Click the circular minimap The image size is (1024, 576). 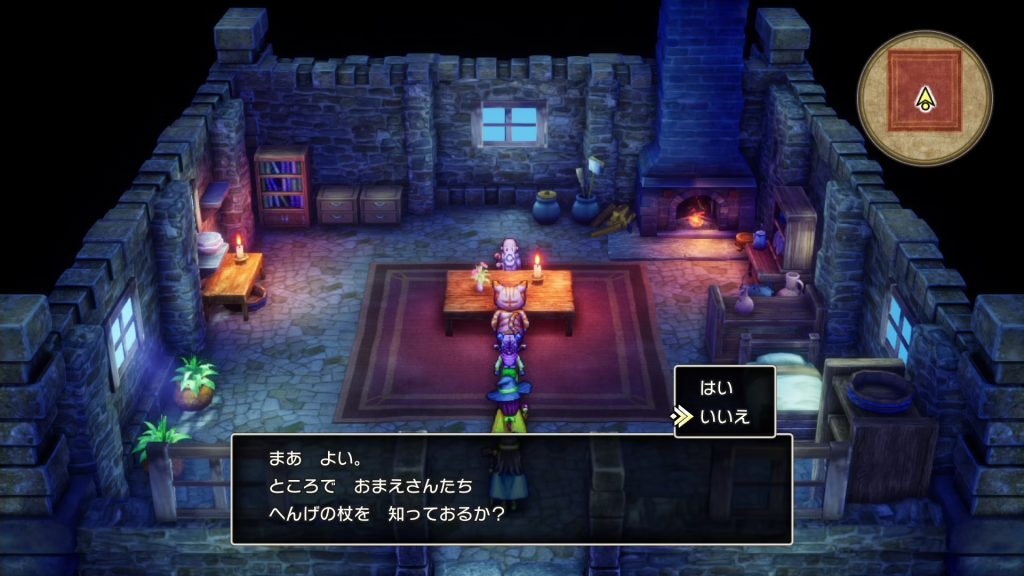[924, 97]
